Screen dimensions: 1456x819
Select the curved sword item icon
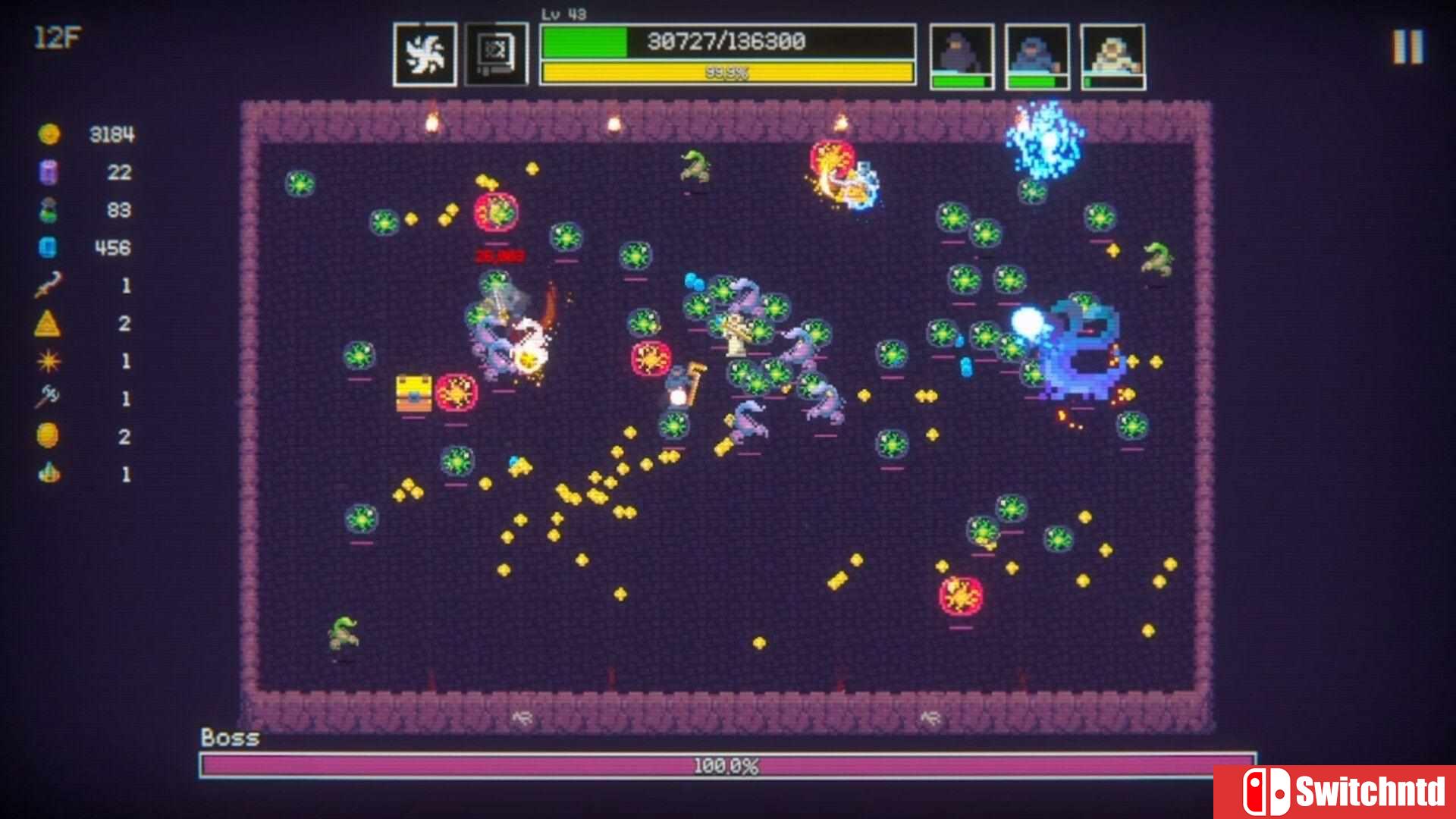48,286
